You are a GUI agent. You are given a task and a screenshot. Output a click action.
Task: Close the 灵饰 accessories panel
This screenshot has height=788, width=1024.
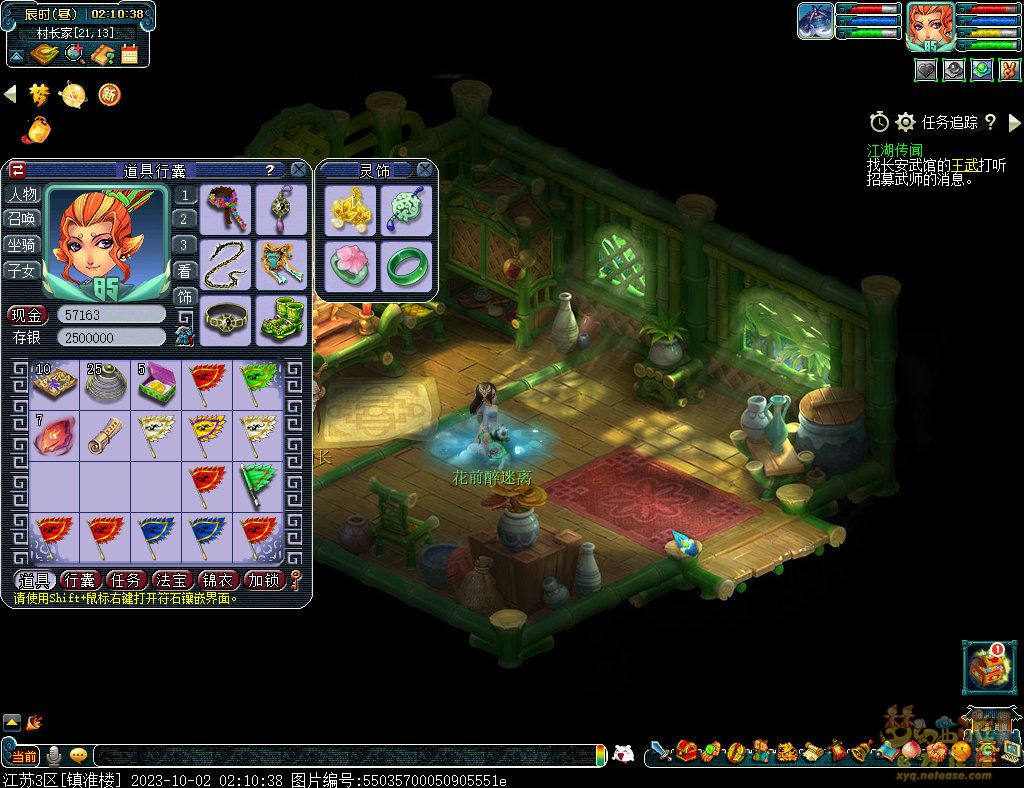[x=425, y=170]
